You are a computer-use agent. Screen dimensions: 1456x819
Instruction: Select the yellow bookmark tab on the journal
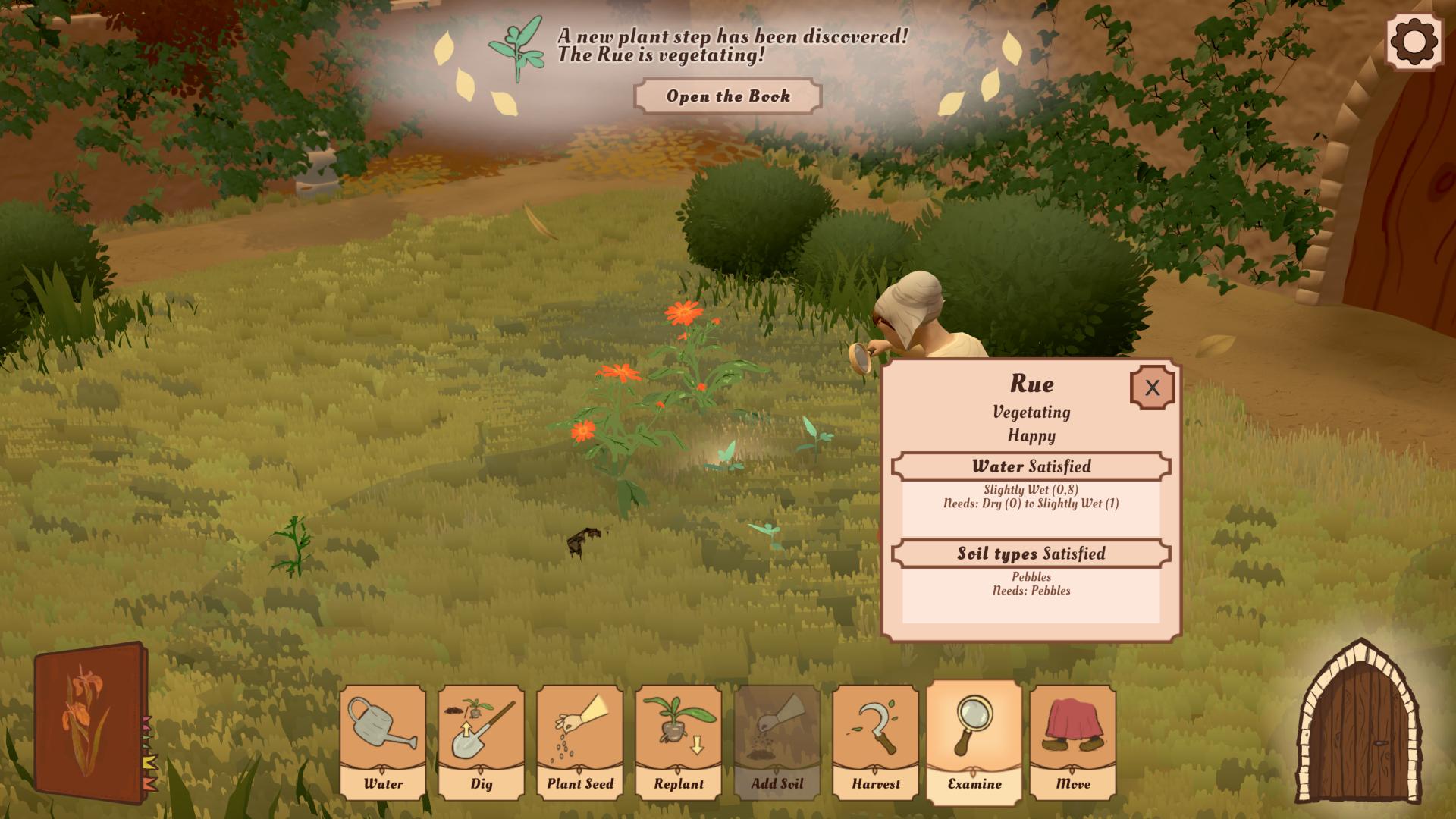pos(149,762)
